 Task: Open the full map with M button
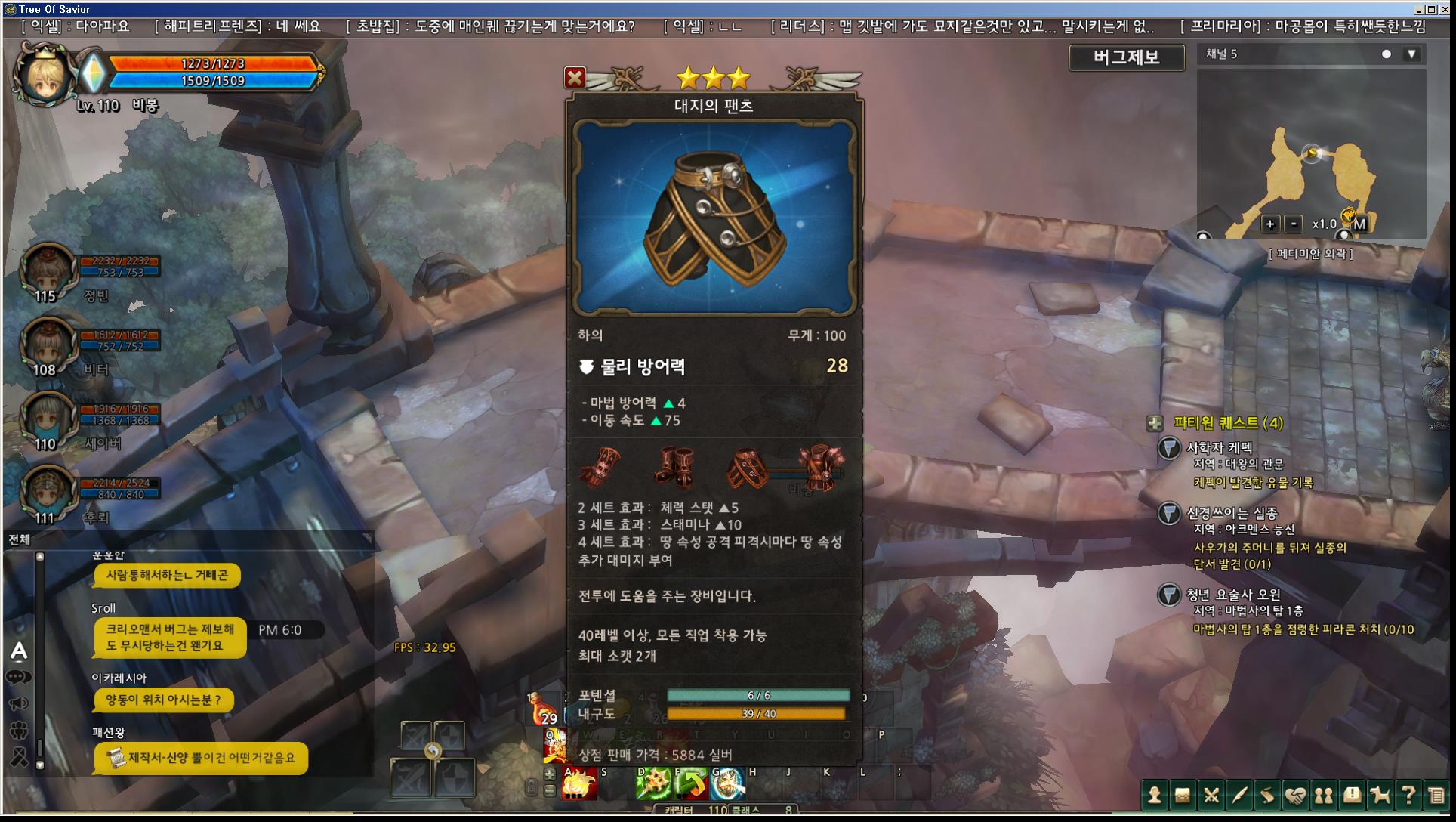[x=1359, y=224]
